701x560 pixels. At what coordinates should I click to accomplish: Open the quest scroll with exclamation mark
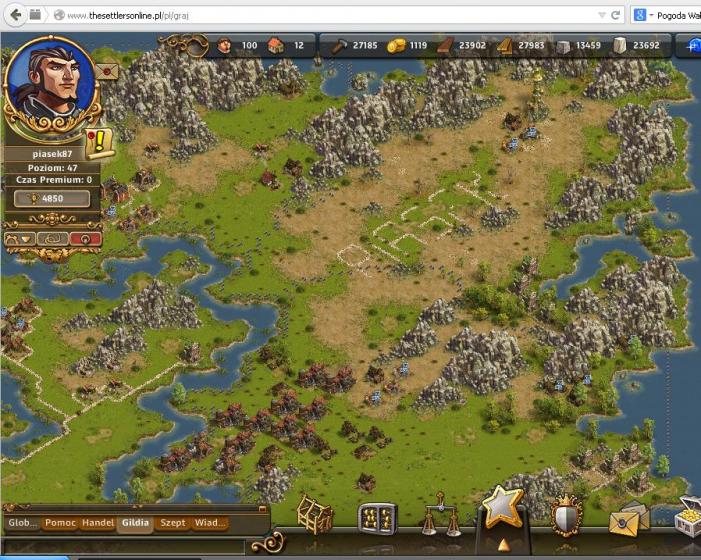(x=99, y=141)
